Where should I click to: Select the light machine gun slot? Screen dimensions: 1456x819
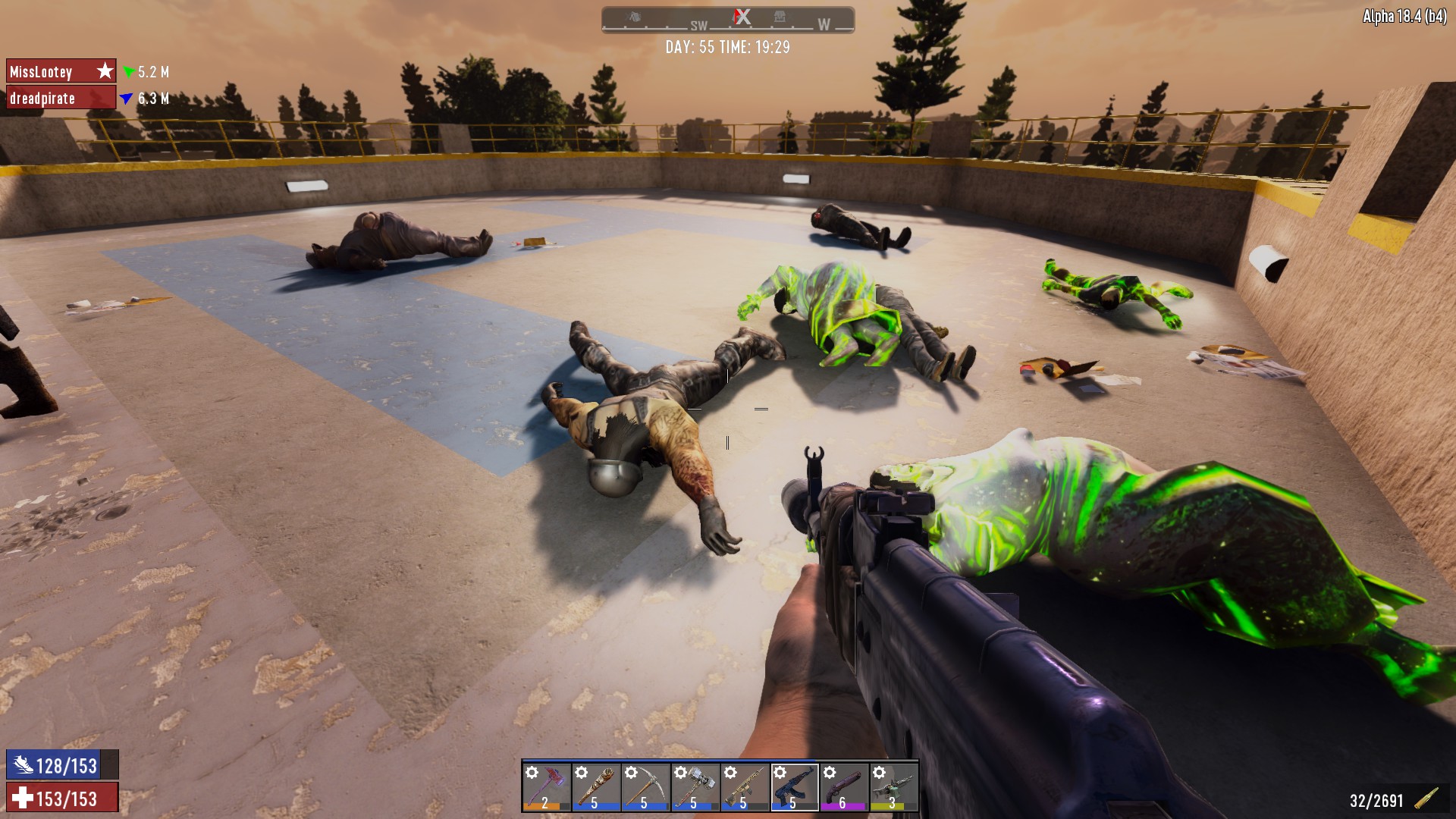[893, 786]
